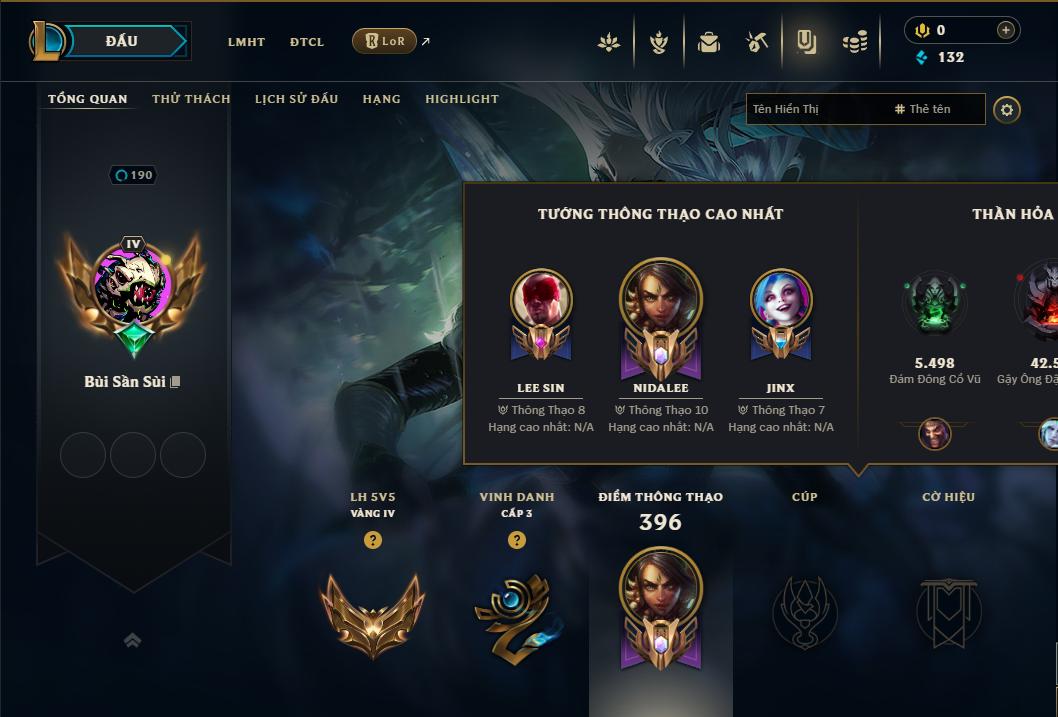Open the crafting hammer icon
Image resolution: width=1058 pixels, height=717 pixels.
point(757,42)
